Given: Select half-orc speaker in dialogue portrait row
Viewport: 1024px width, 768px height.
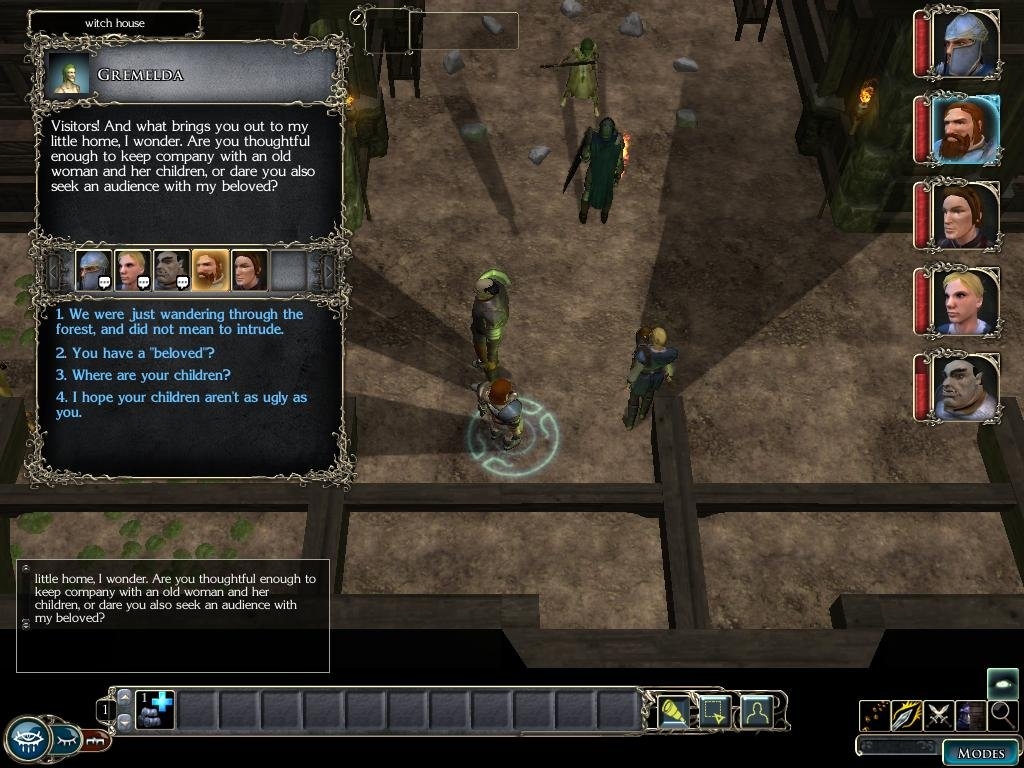Looking at the screenshot, I should coord(171,270).
